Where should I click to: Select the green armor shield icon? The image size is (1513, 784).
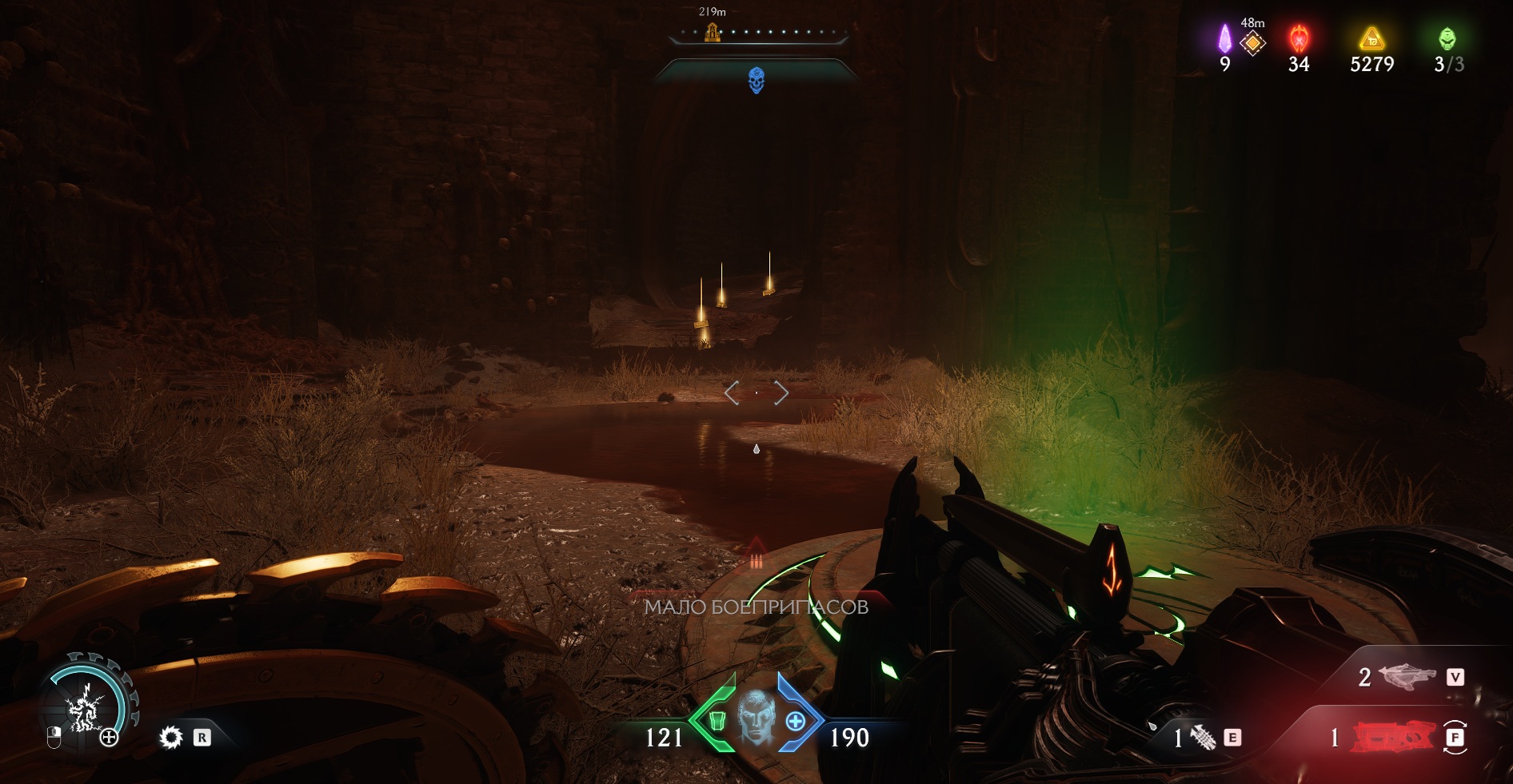(717, 722)
